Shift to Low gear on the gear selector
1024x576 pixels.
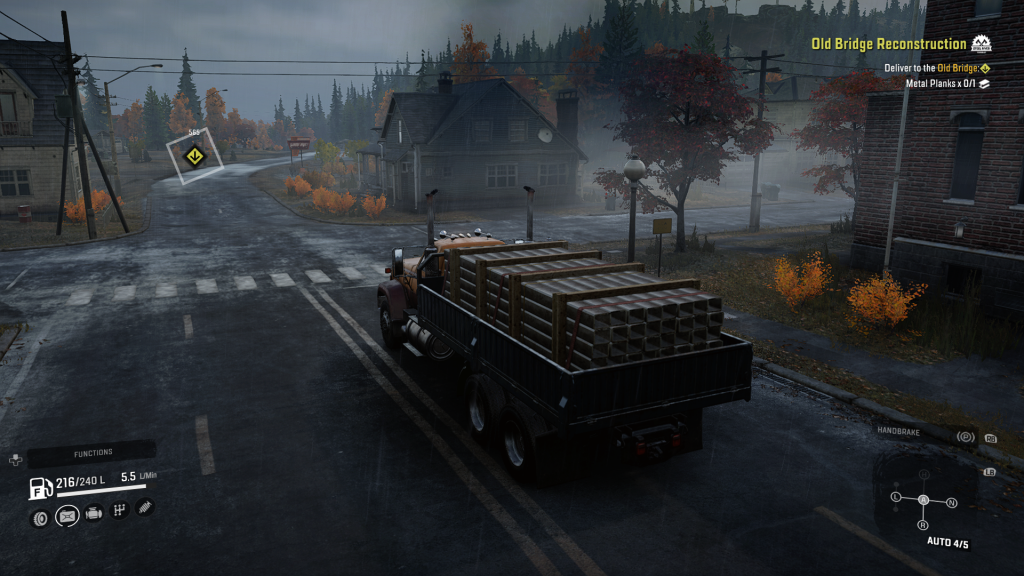coord(895,496)
